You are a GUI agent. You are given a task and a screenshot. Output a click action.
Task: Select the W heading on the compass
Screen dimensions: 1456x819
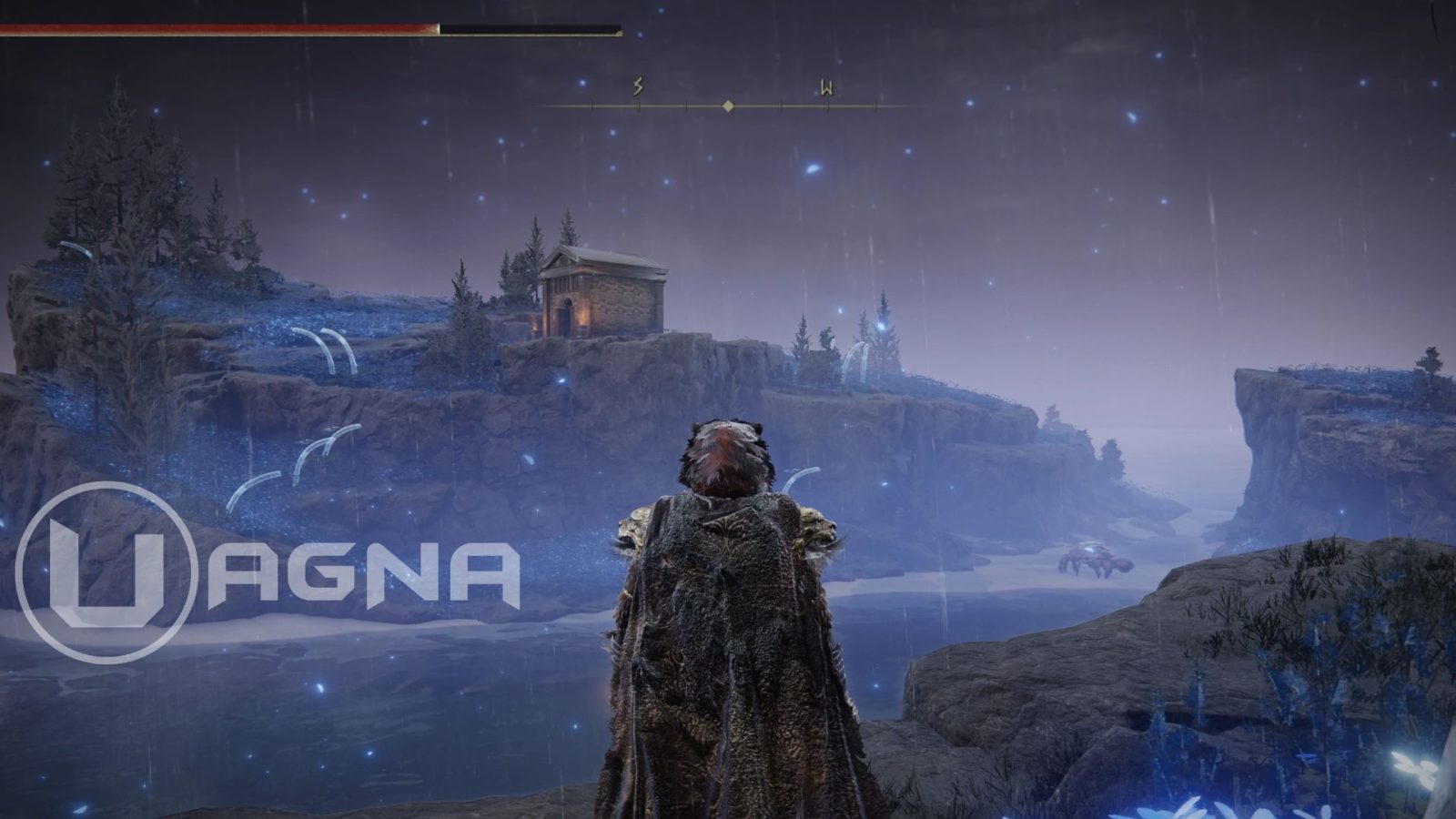click(826, 88)
